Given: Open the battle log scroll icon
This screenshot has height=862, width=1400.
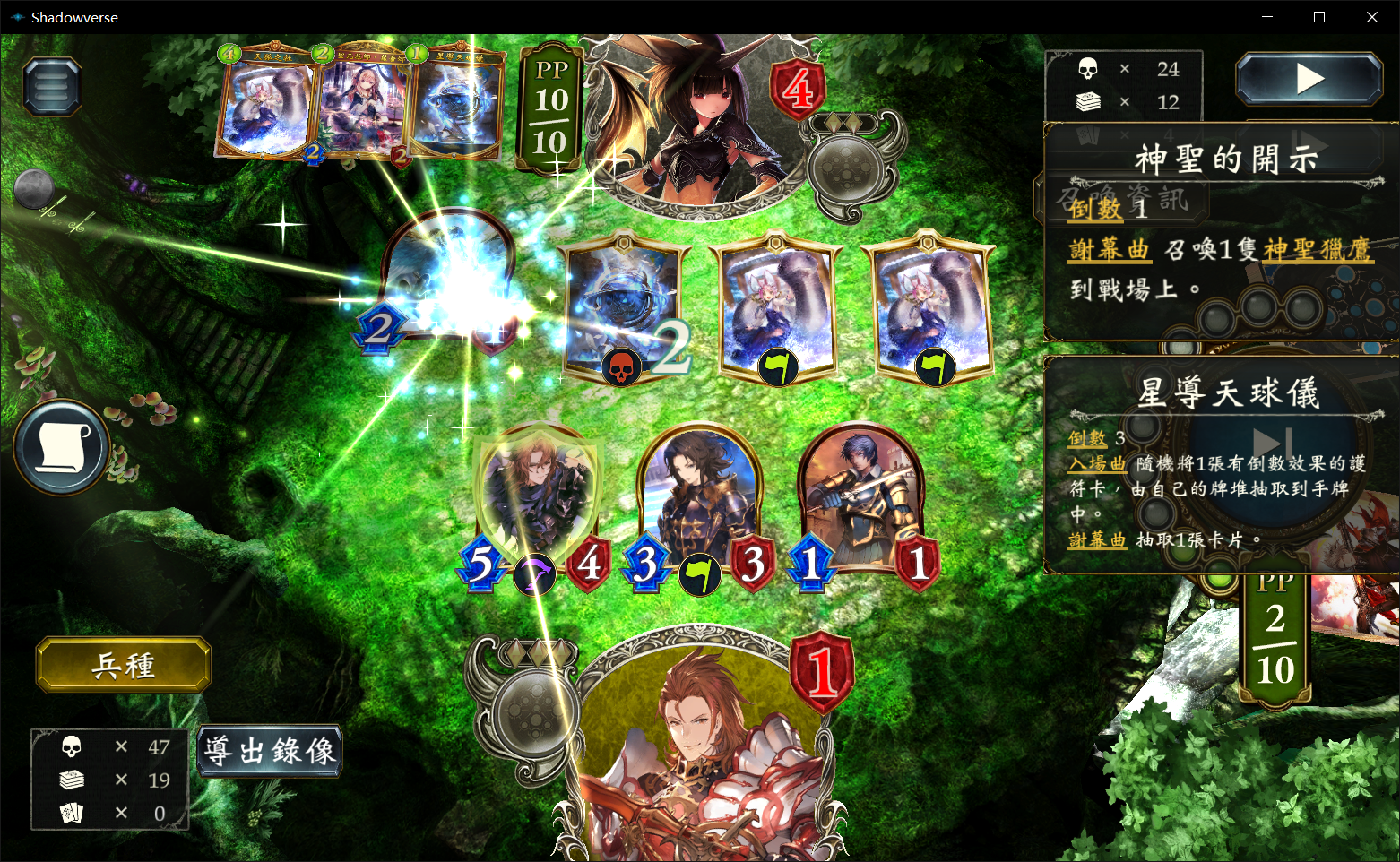Looking at the screenshot, I should (x=61, y=447).
